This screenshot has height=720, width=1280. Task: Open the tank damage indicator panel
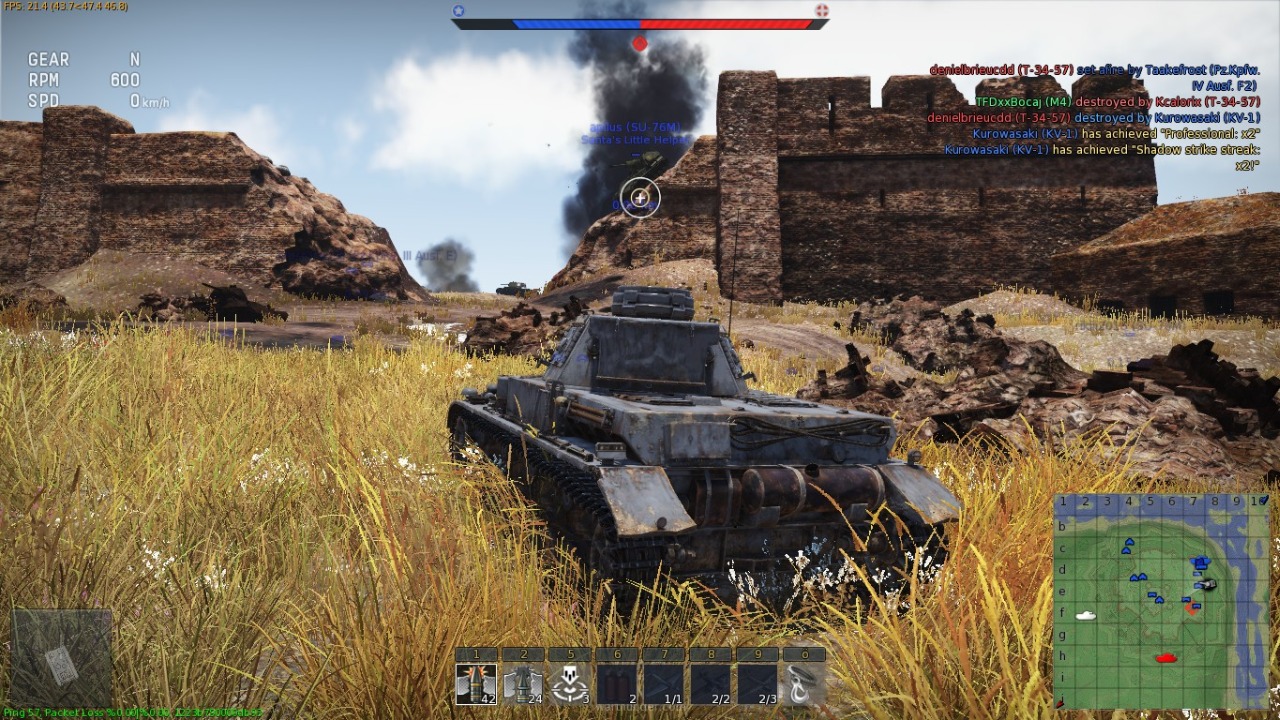(61, 658)
